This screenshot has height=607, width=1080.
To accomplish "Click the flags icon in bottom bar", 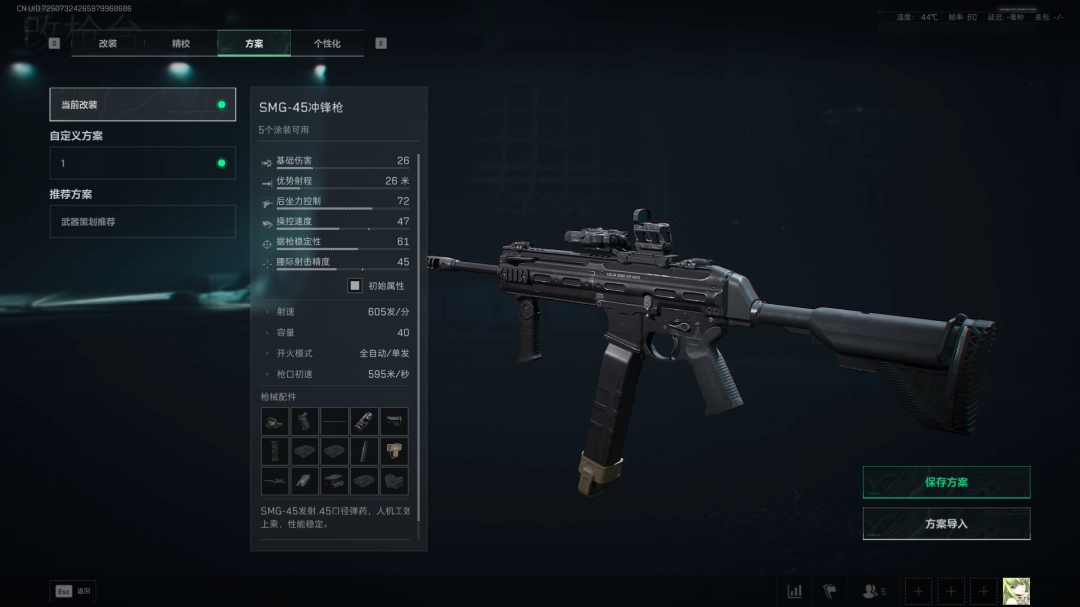I will click(829, 591).
